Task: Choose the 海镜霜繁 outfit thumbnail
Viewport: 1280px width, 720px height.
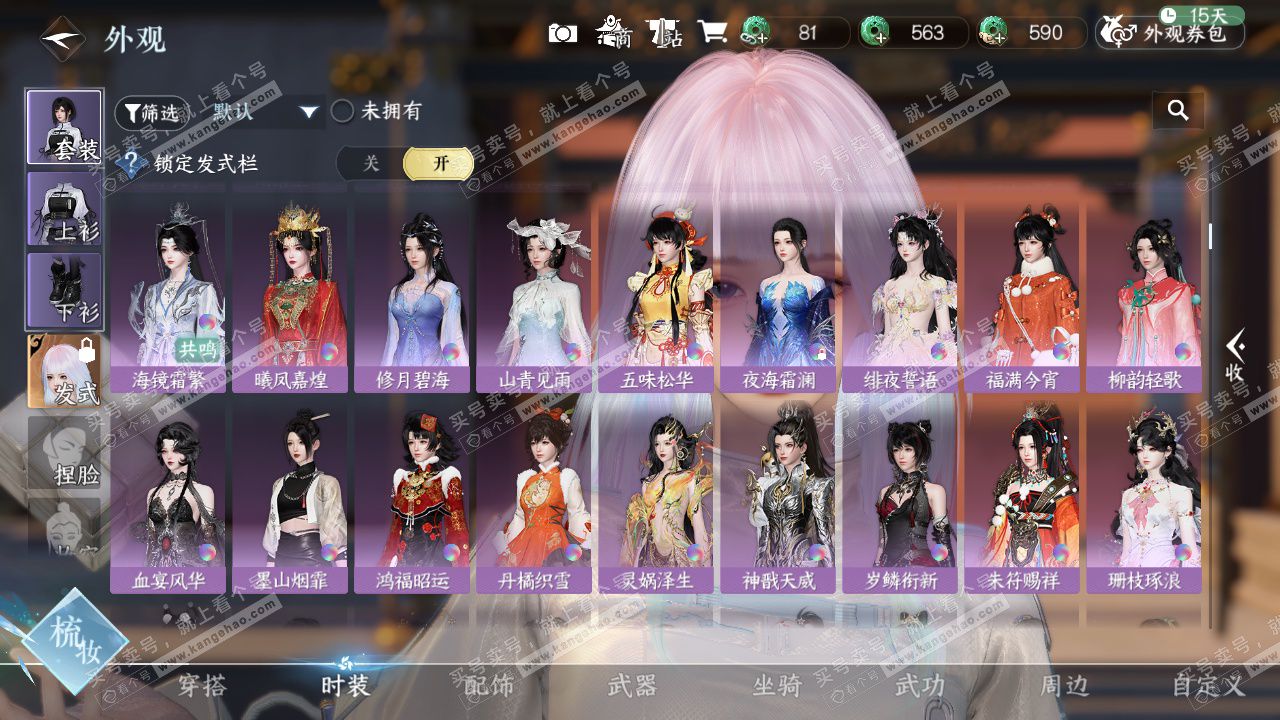Action: [168, 295]
